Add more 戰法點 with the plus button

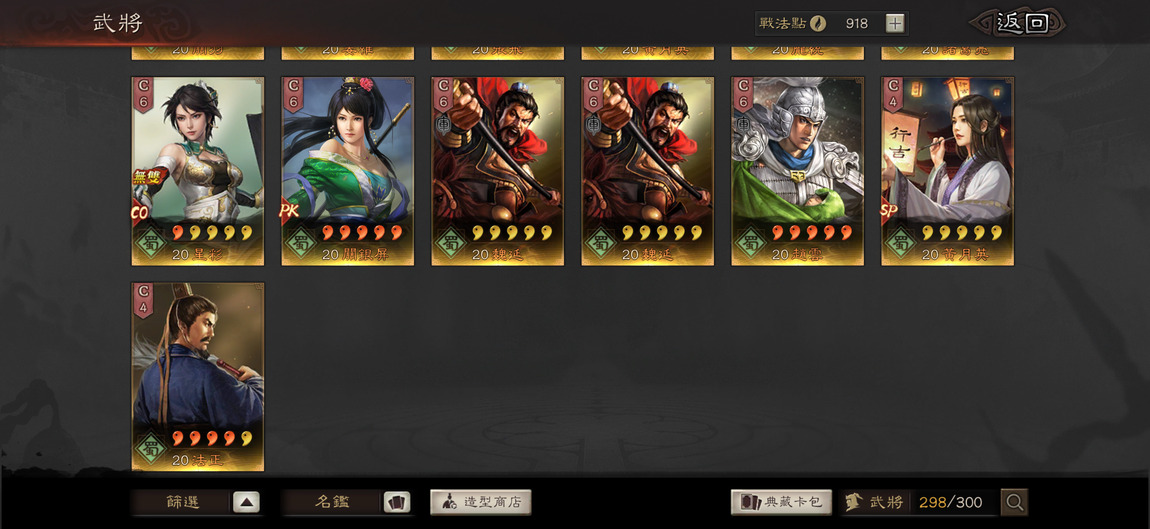pyautogui.click(x=895, y=23)
